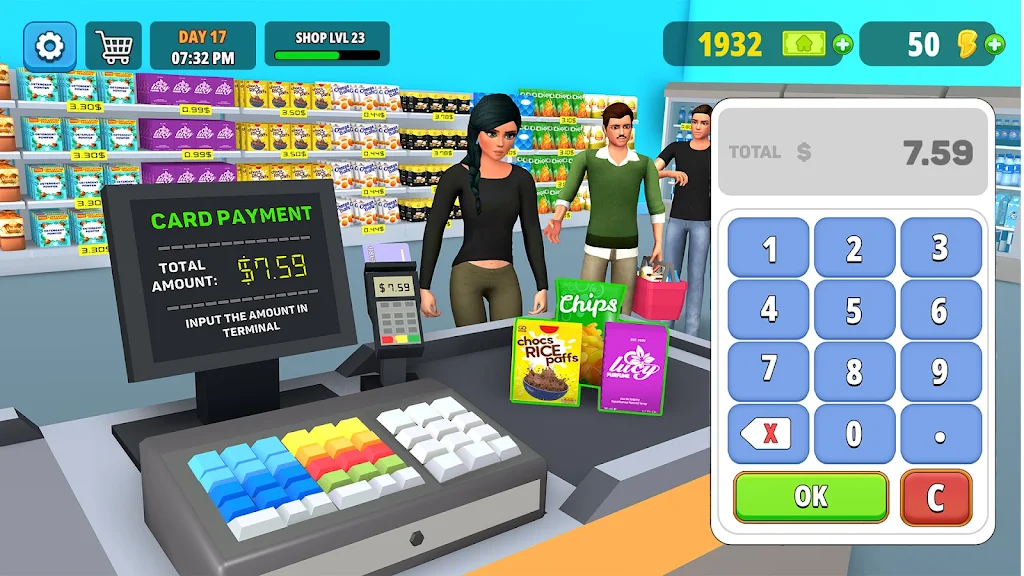Image resolution: width=1024 pixels, height=576 pixels.
Task: Clear the entry with red C button
Action: point(936,497)
